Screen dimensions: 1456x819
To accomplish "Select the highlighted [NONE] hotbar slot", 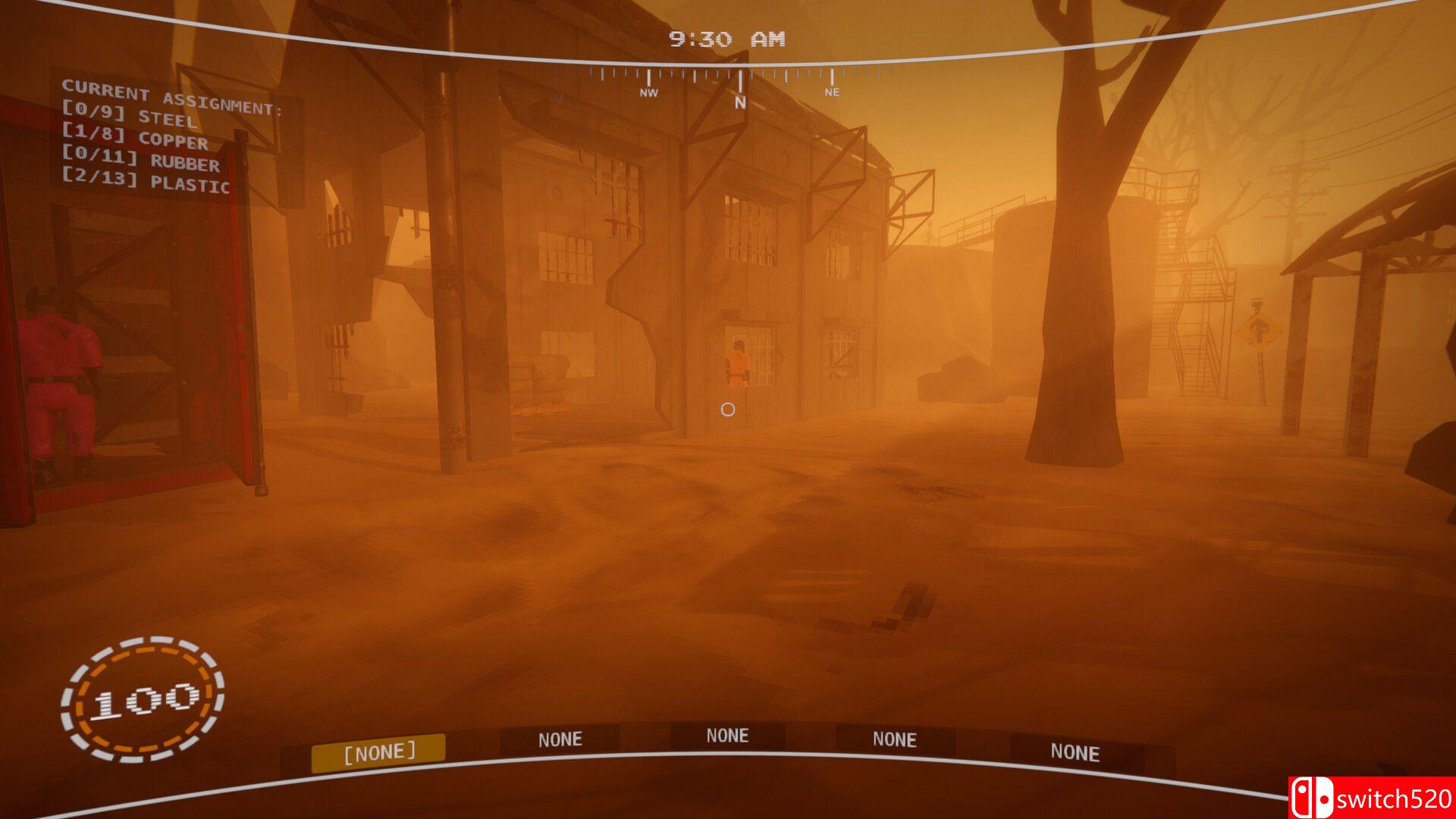I will [x=379, y=750].
